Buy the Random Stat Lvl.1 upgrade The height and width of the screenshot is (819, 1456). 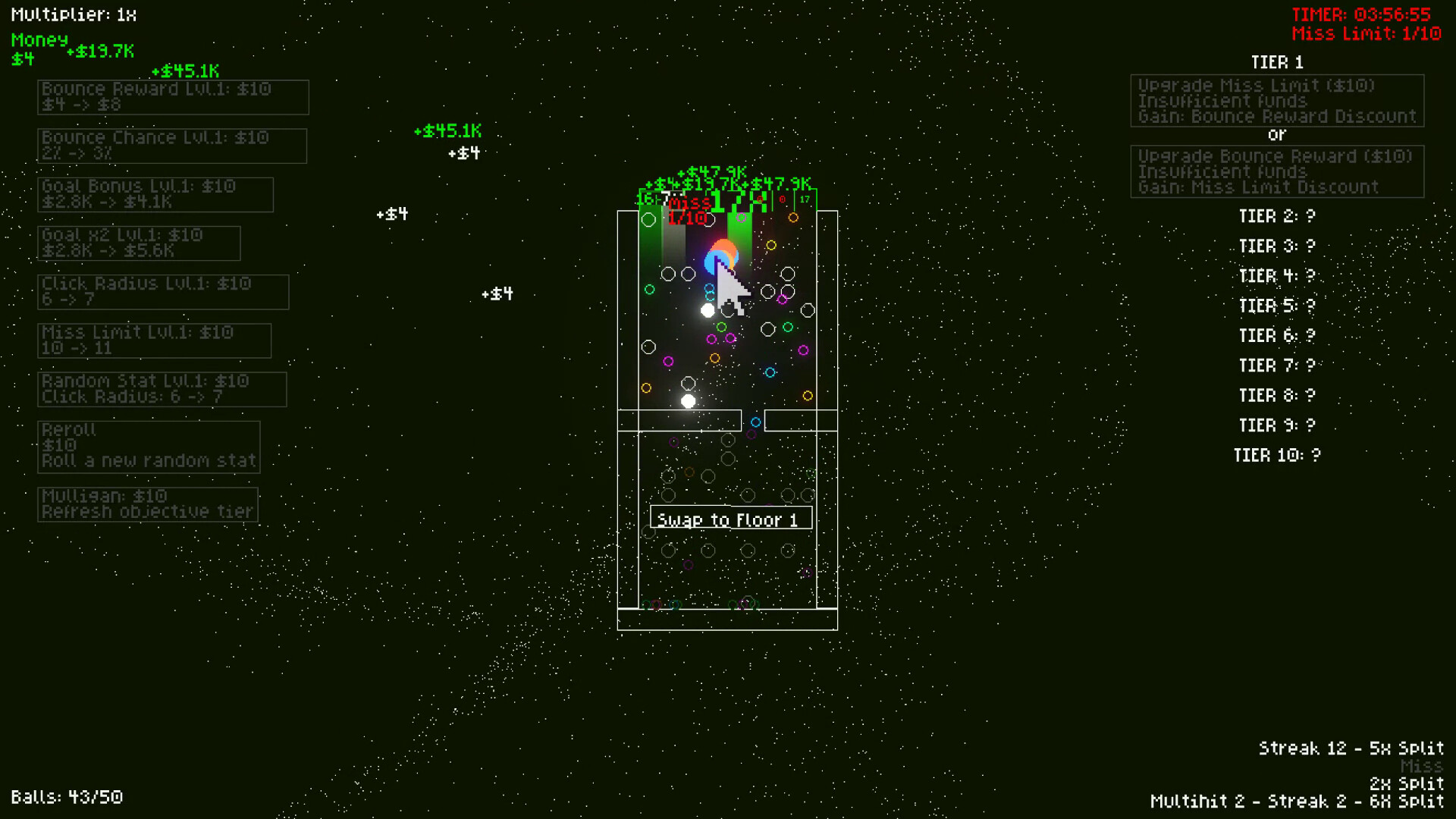(161, 389)
